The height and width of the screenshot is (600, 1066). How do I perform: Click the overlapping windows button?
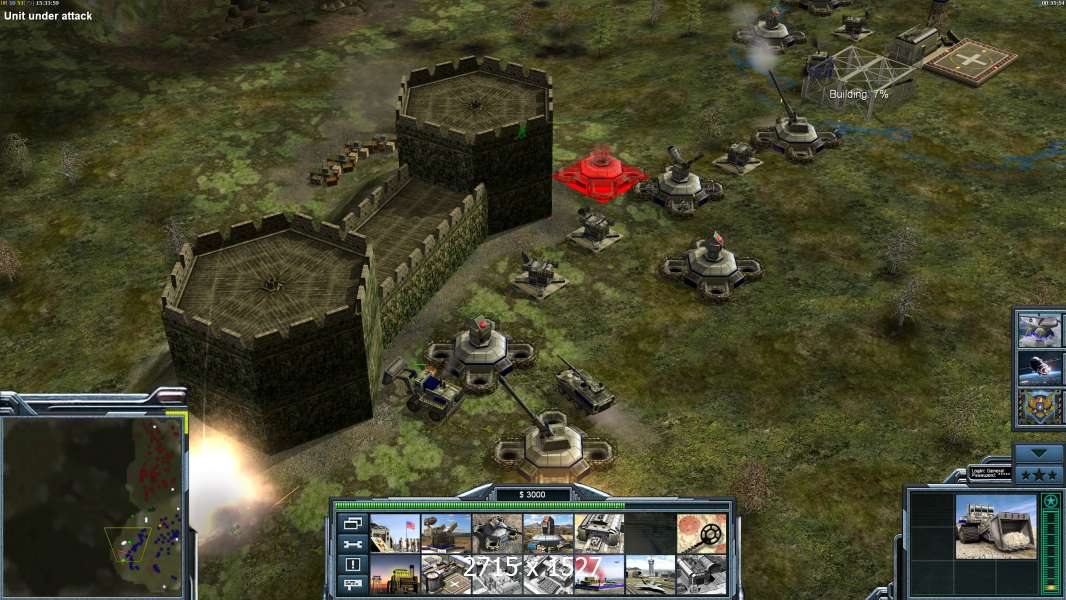coord(352,523)
